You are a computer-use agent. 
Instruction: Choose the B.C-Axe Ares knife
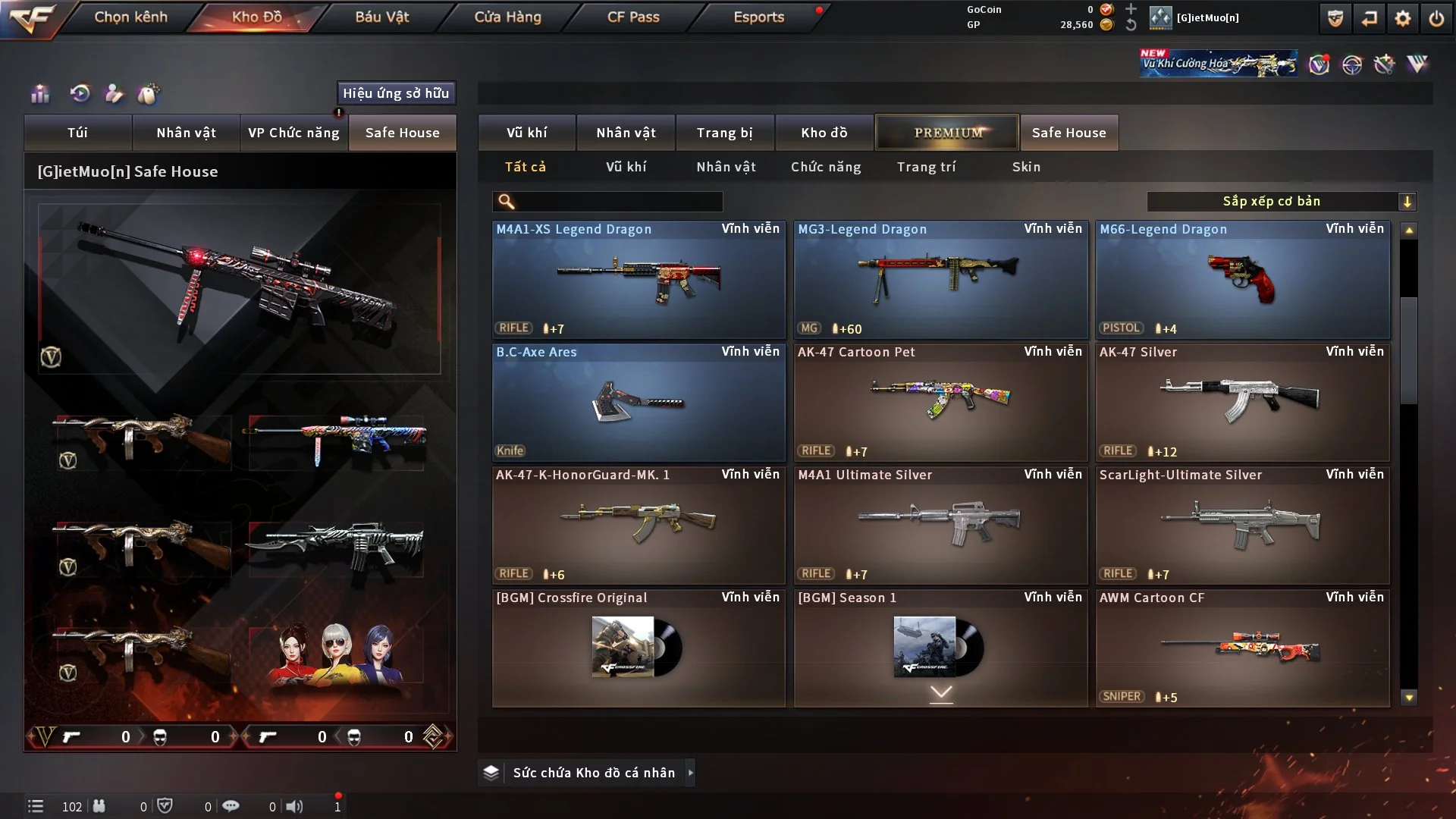click(x=639, y=403)
